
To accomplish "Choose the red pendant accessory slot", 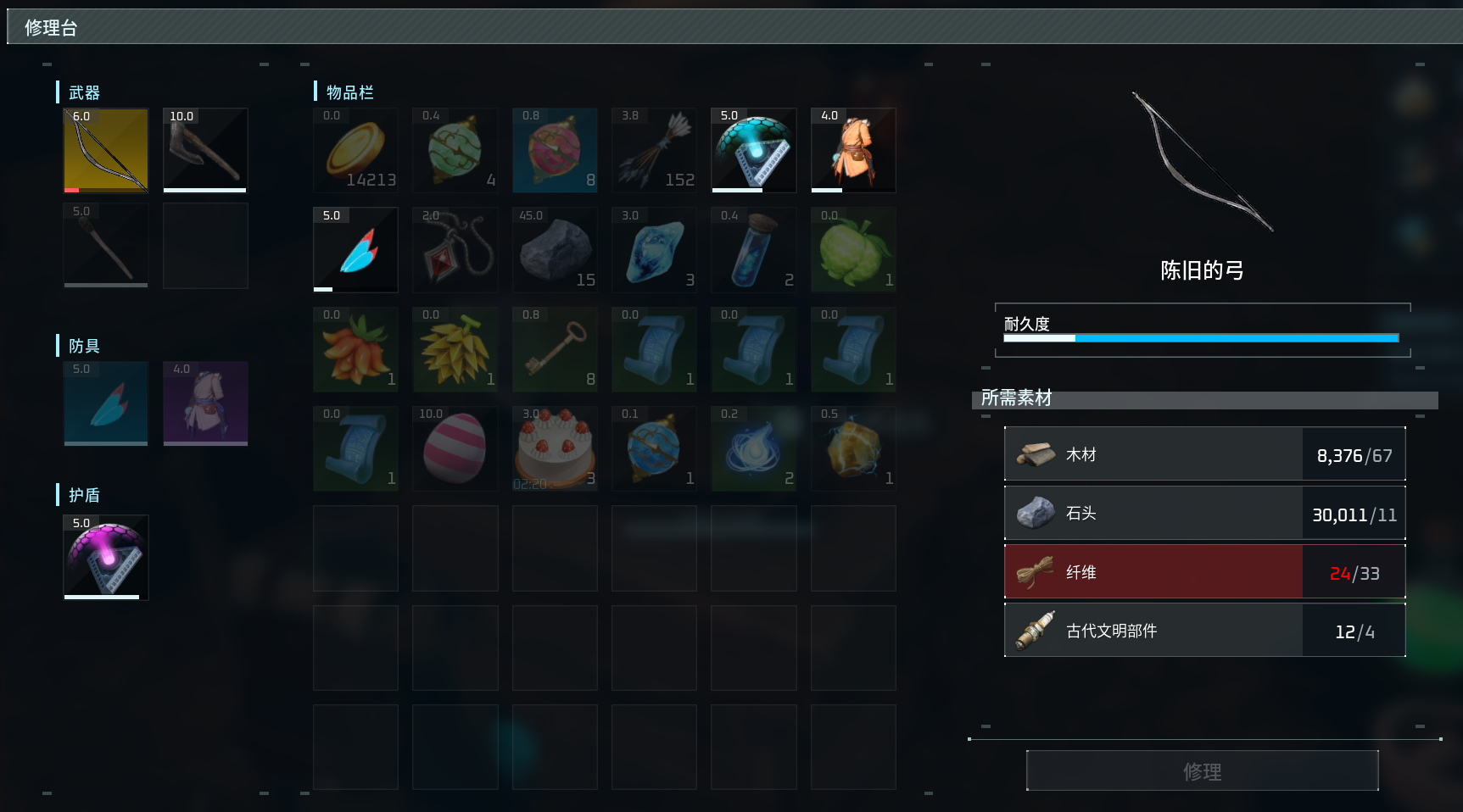I will [455, 250].
